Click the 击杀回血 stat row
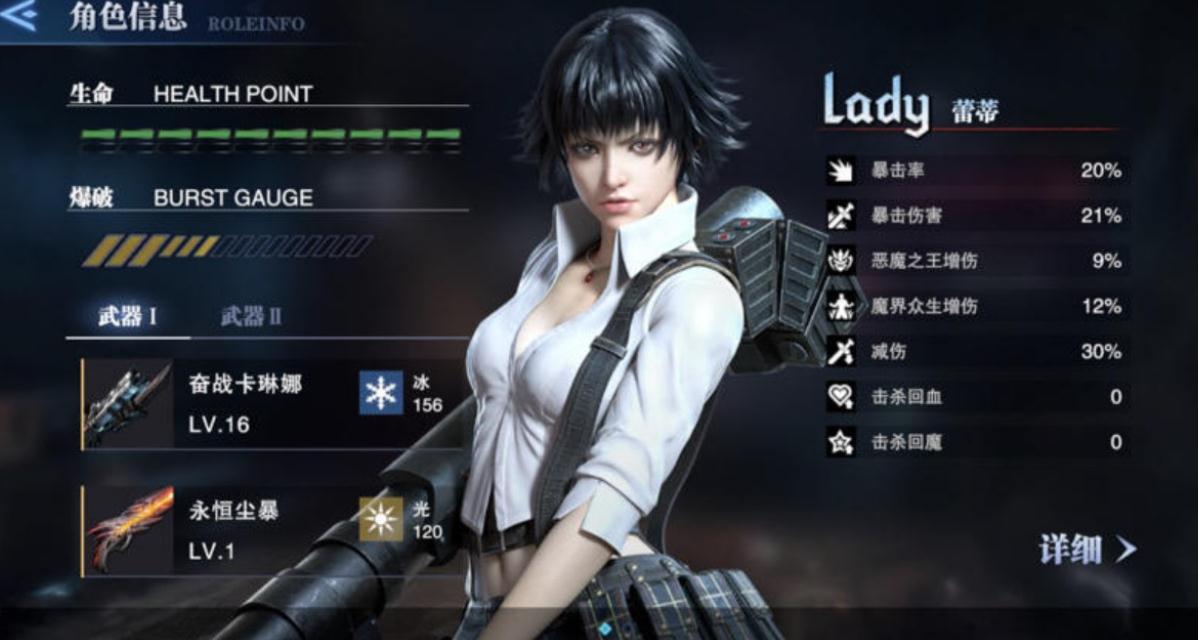Image resolution: width=1198 pixels, height=640 pixels. click(975, 397)
